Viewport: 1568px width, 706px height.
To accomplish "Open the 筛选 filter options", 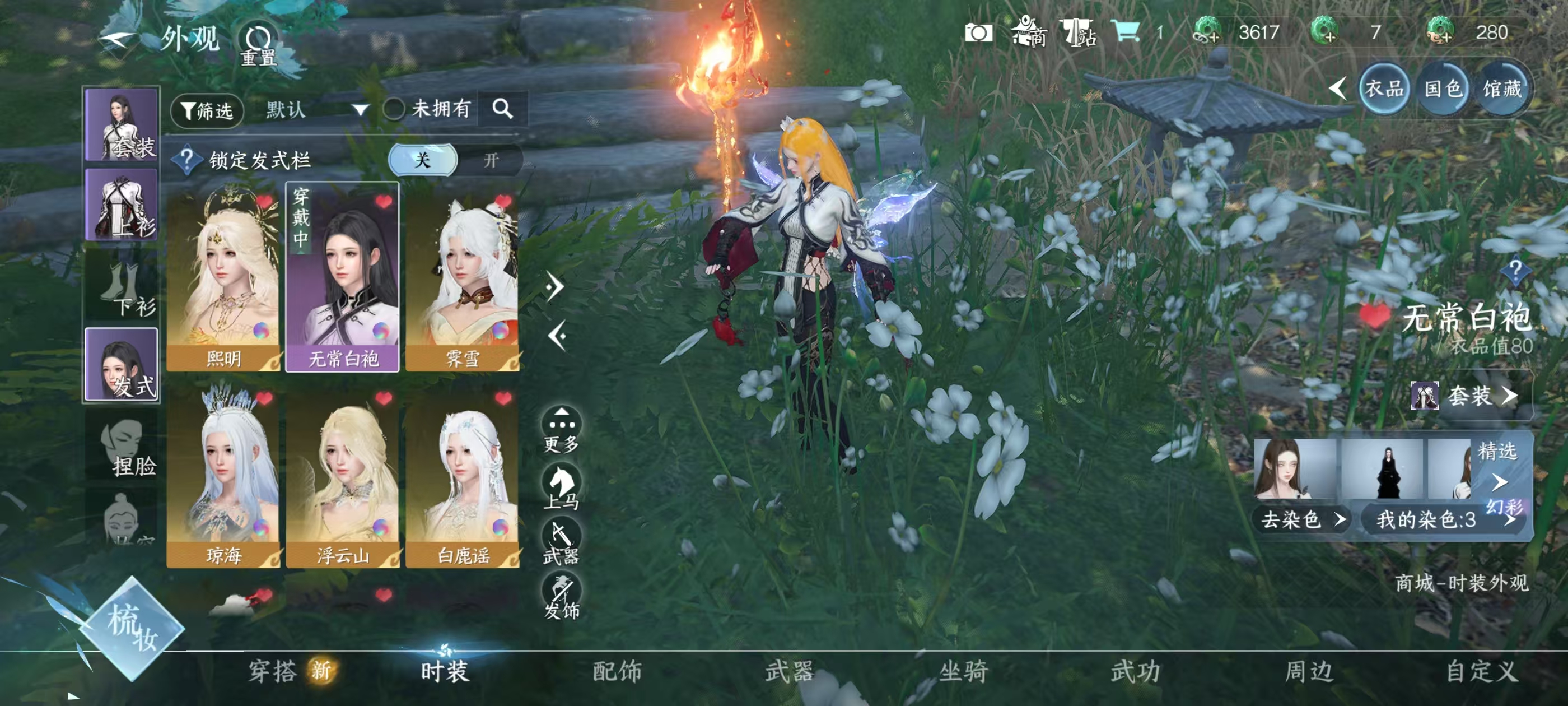I will [207, 110].
